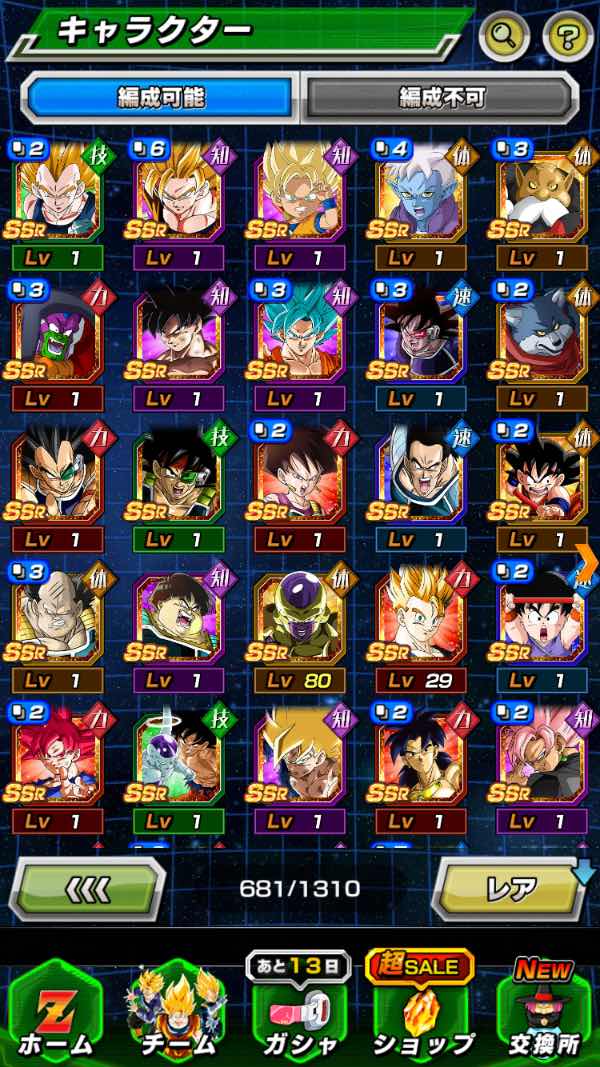
Task: Open the 交換所 exchange menu
Action: 543,1012
